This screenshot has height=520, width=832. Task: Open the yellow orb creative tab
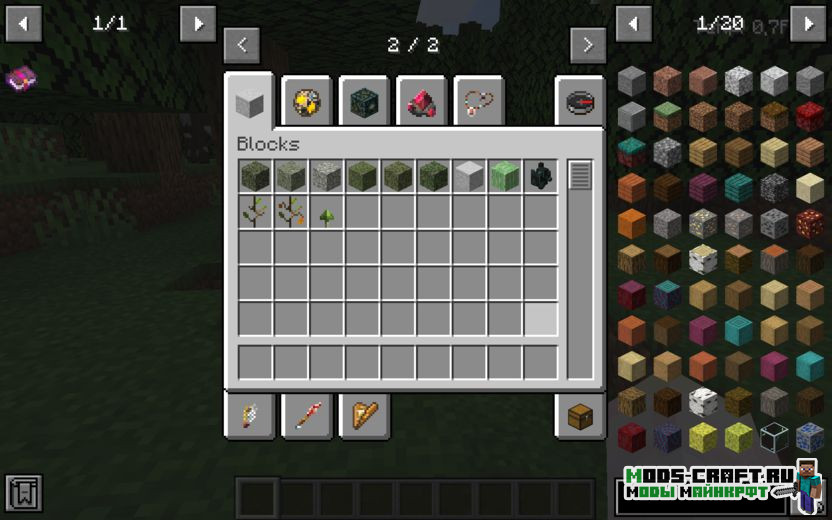click(306, 101)
